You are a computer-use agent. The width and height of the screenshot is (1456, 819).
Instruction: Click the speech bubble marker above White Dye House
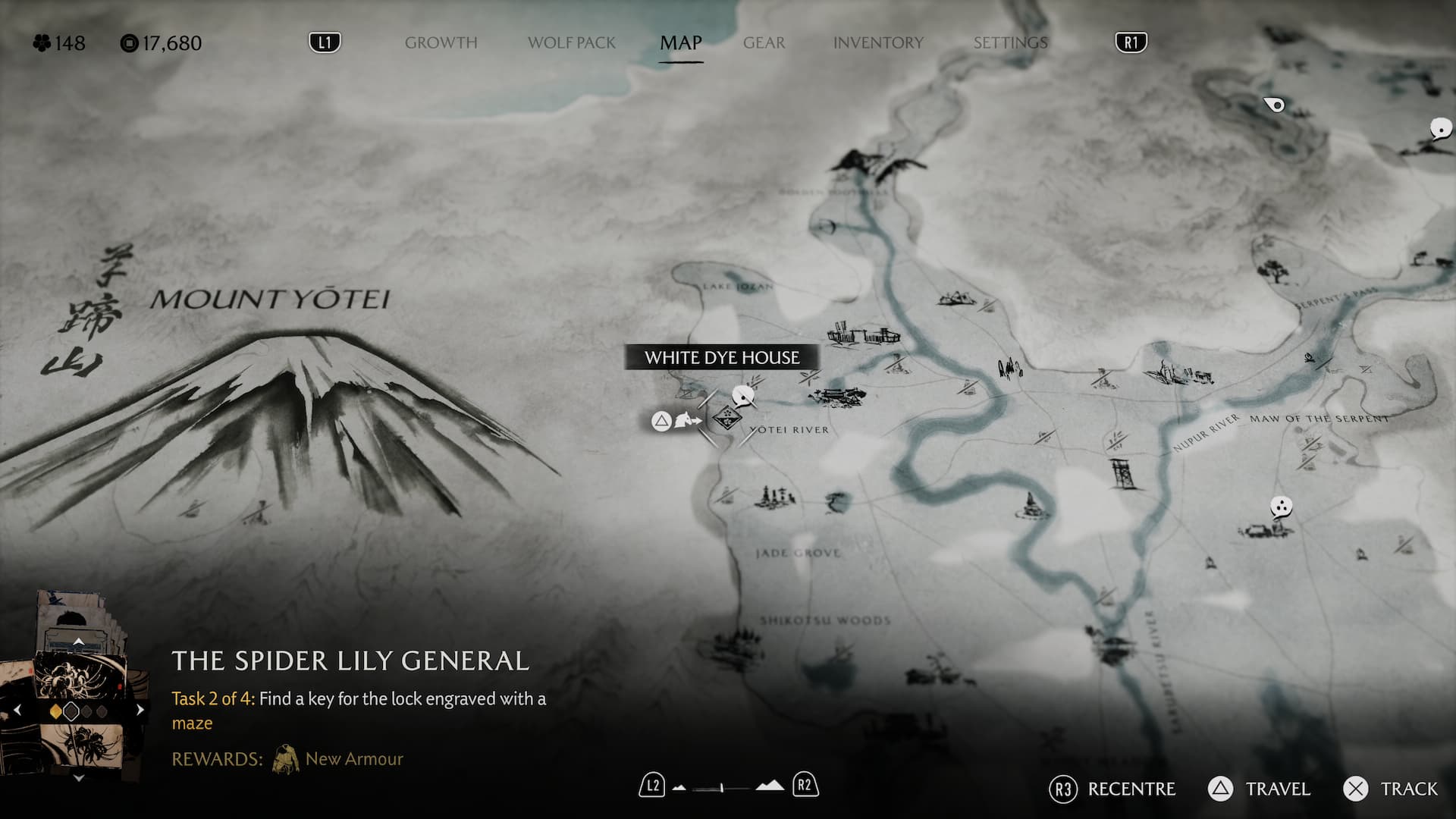pos(743,394)
